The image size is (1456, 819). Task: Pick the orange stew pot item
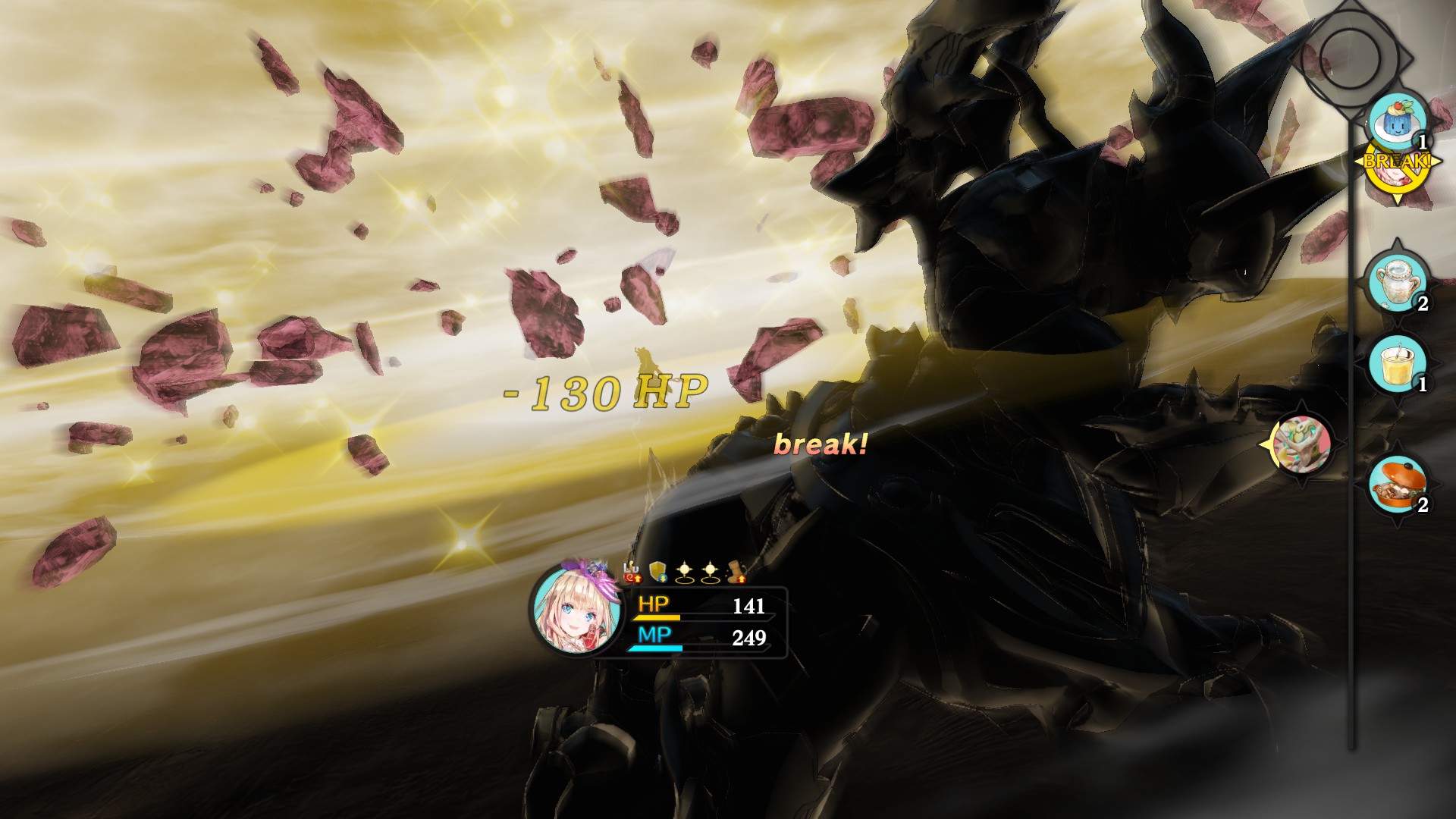pos(1397,485)
